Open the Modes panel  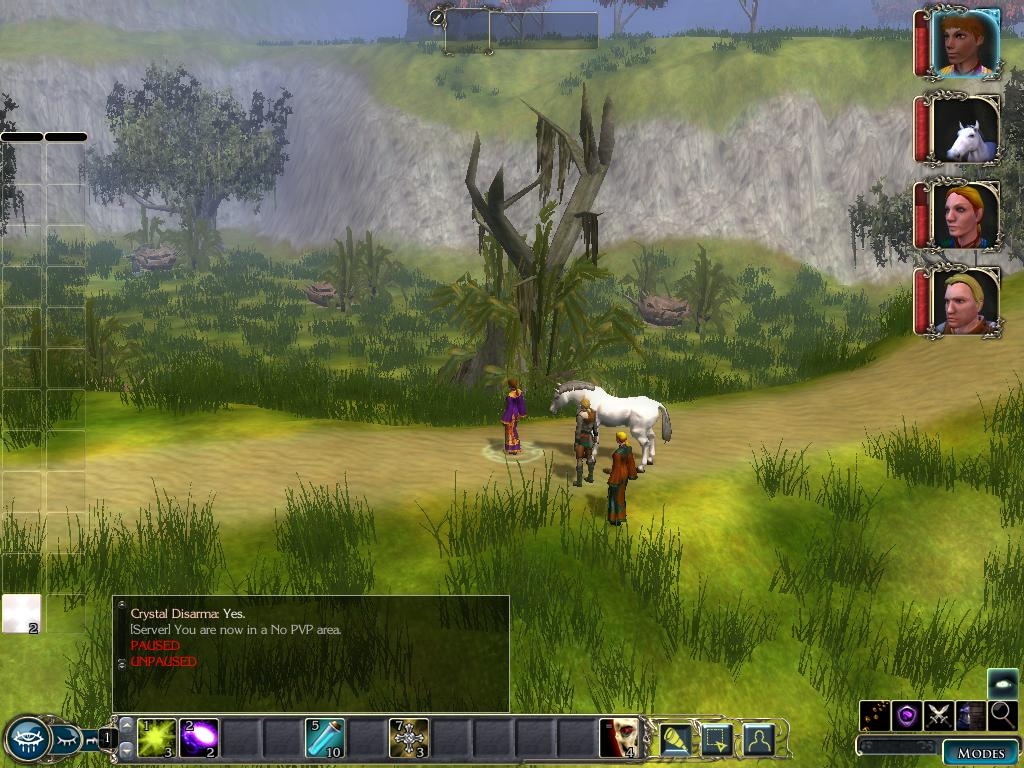coord(979,753)
